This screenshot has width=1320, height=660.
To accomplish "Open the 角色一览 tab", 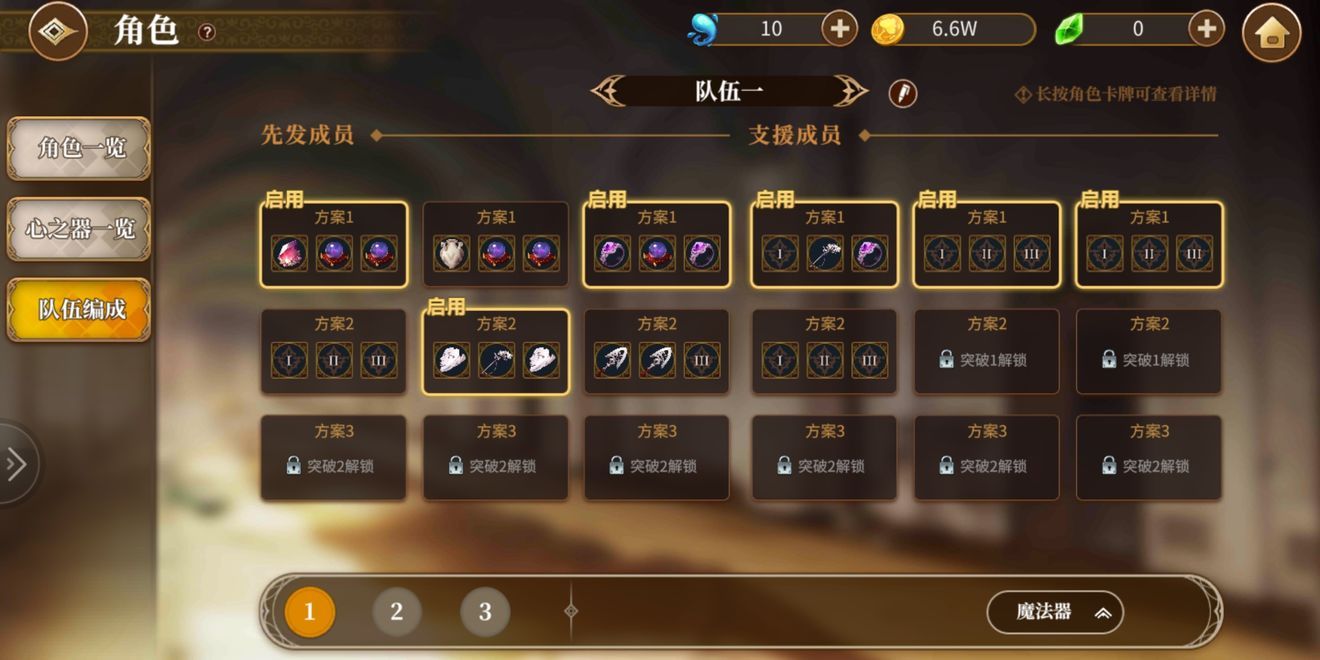I will pos(80,149).
